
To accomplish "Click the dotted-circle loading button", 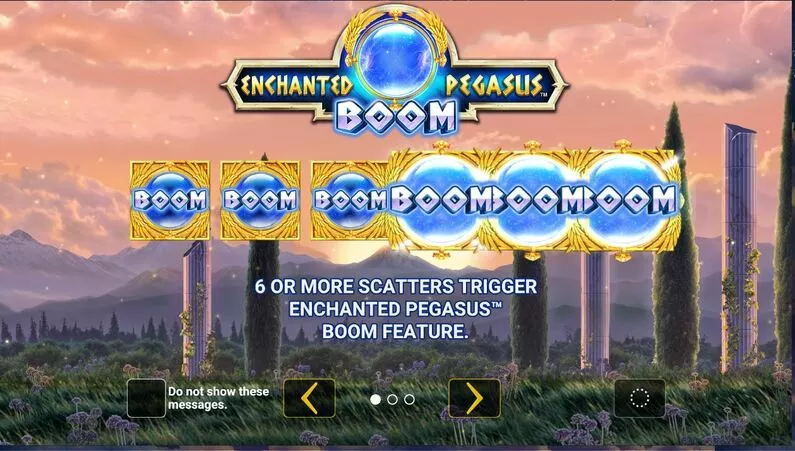I will pyautogui.click(x=639, y=398).
